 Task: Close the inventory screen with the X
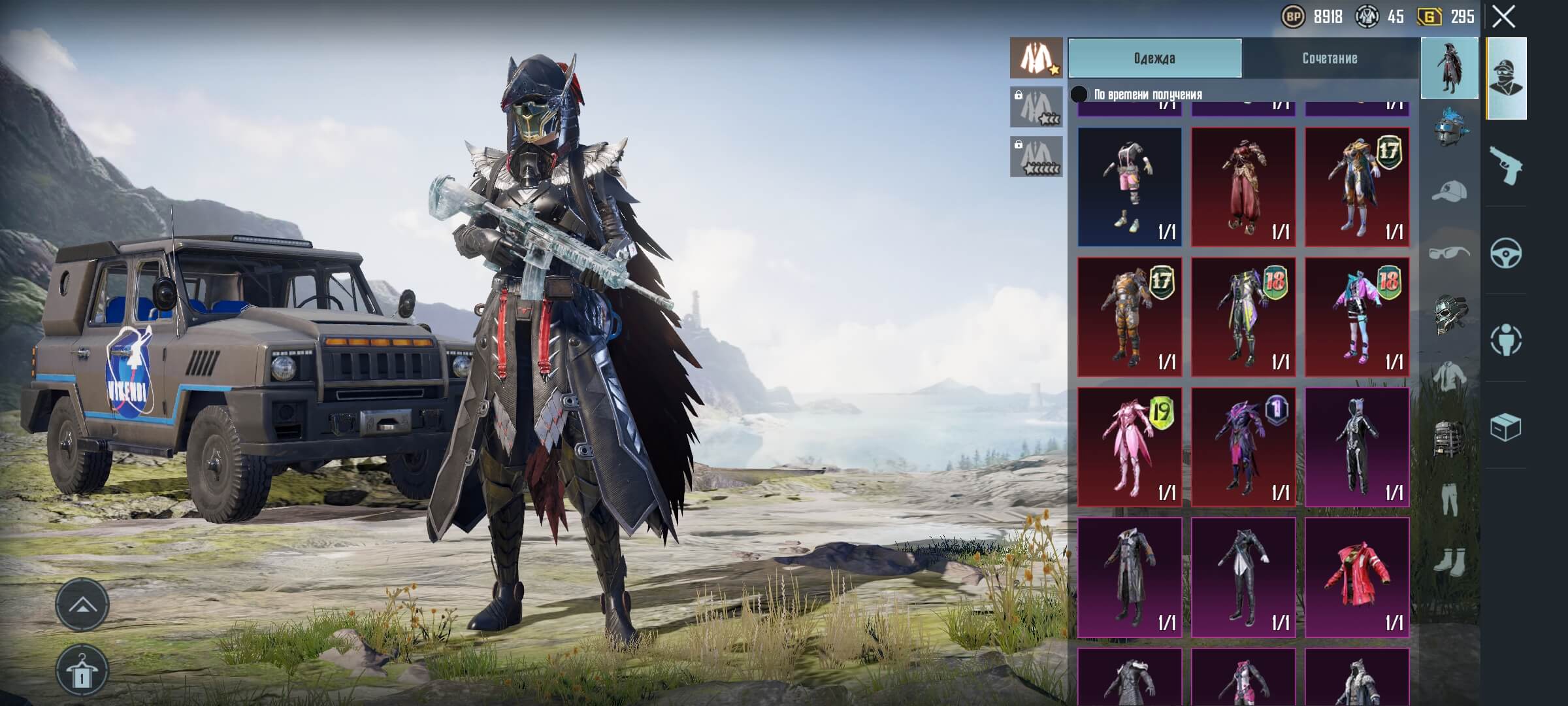coord(1503,17)
